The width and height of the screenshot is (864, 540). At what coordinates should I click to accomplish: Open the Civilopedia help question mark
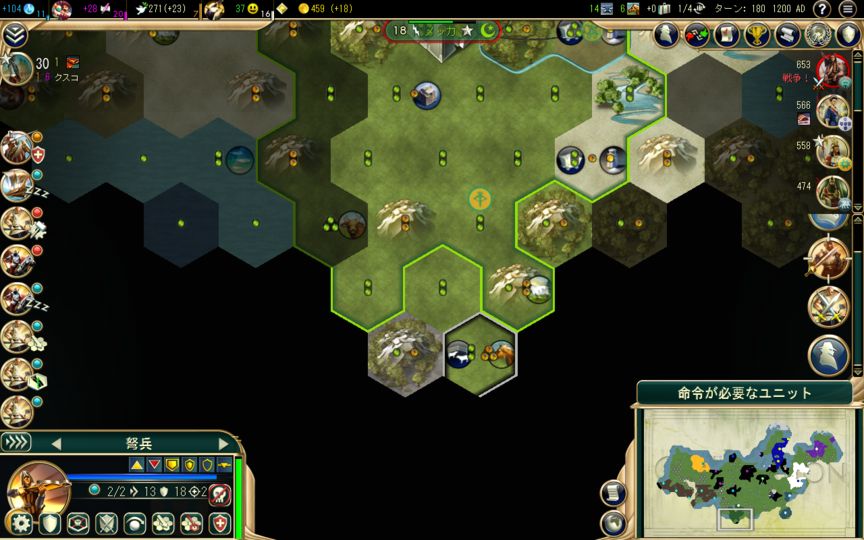pyautogui.click(x=822, y=9)
